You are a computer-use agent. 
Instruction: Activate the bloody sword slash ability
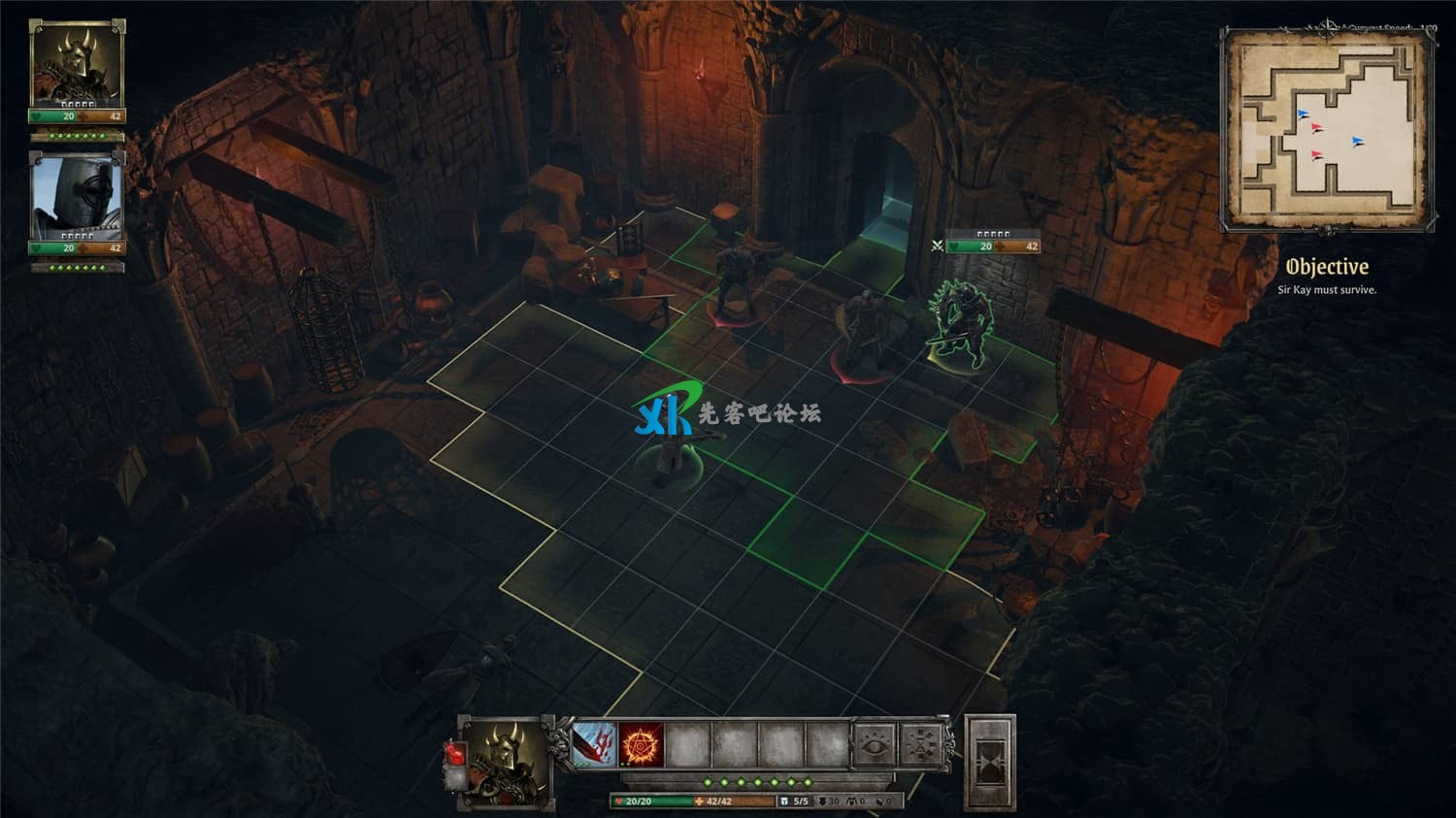pos(594,744)
